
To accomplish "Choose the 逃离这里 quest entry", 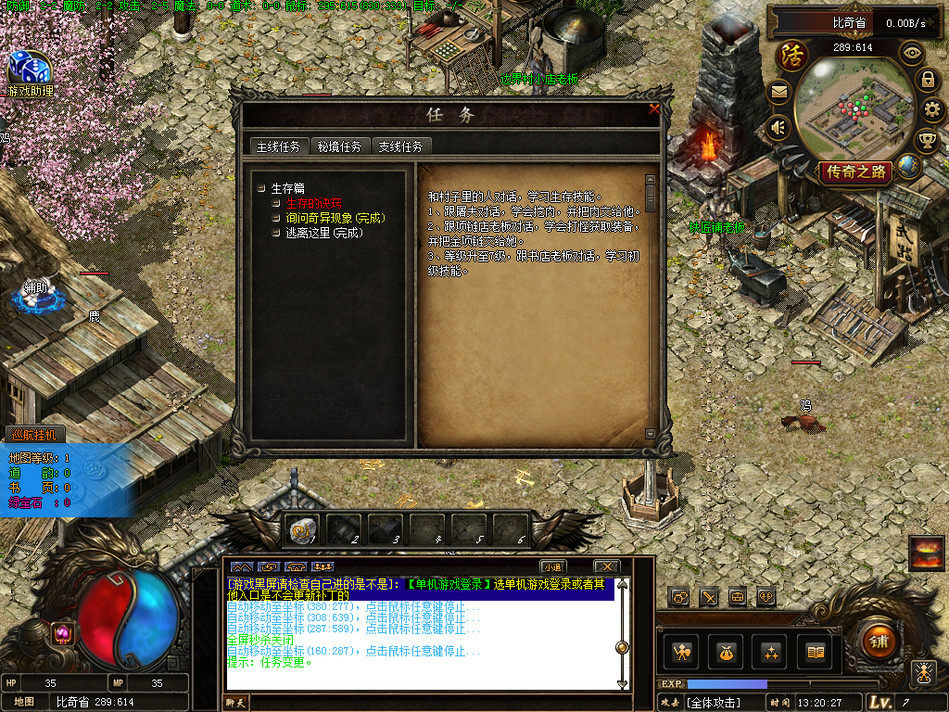I will [x=323, y=233].
